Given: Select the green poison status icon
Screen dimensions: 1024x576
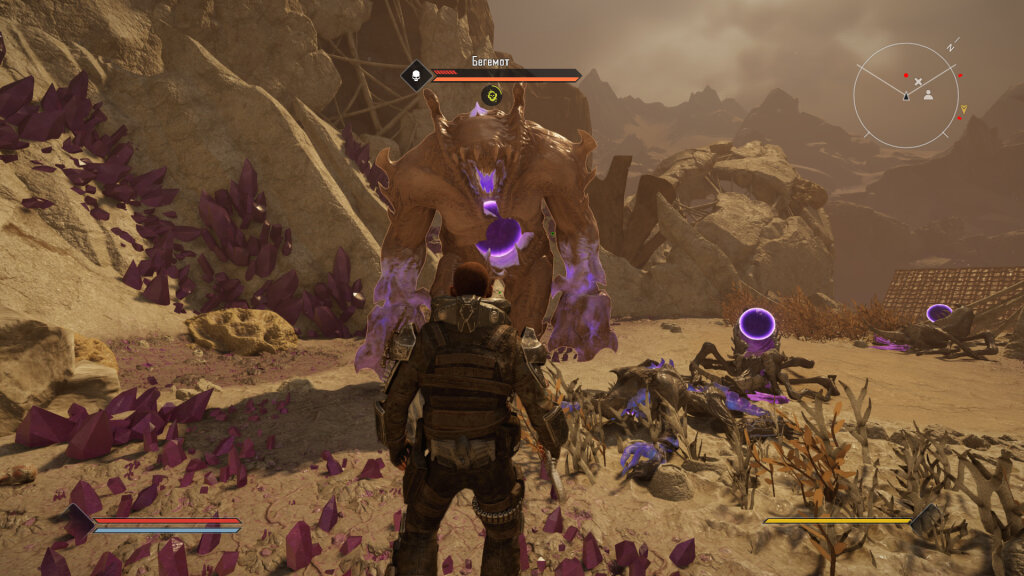Looking at the screenshot, I should coord(490,96).
